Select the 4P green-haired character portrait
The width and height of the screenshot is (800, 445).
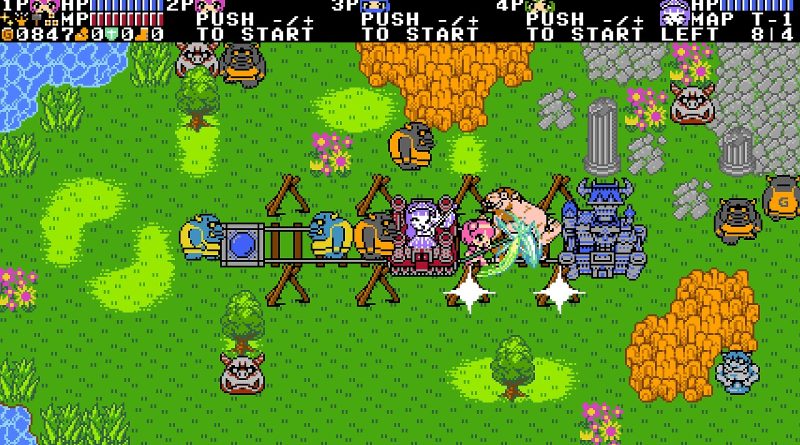point(540,6)
